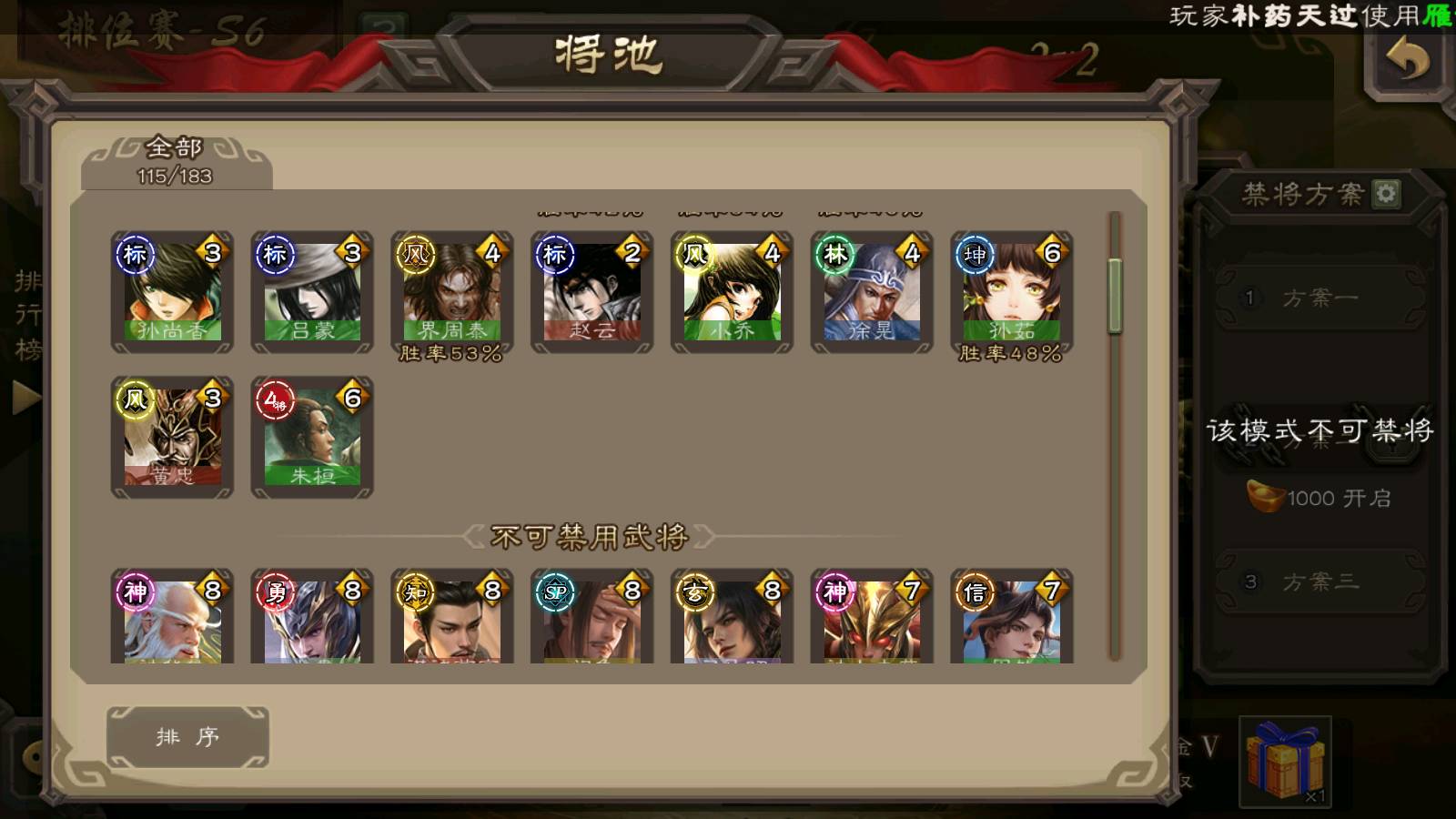This screenshot has width=1456, height=819.
Task: Switch to the 全部 tab
Action: tap(175, 161)
